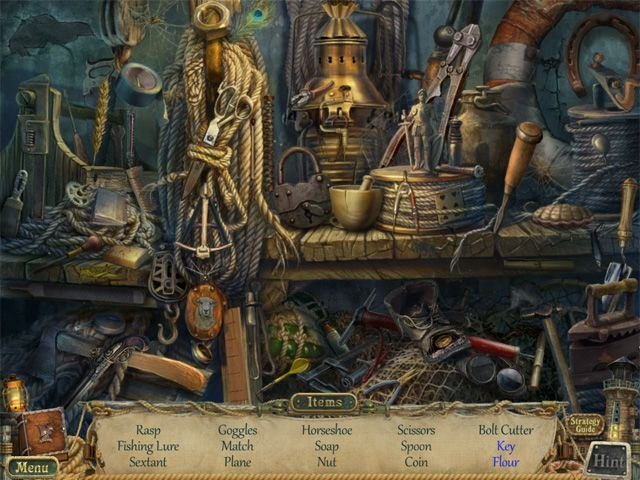Open the leather journal book icon
Image resolution: width=640 pixels, height=480 pixels.
click(x=41, y=430)
